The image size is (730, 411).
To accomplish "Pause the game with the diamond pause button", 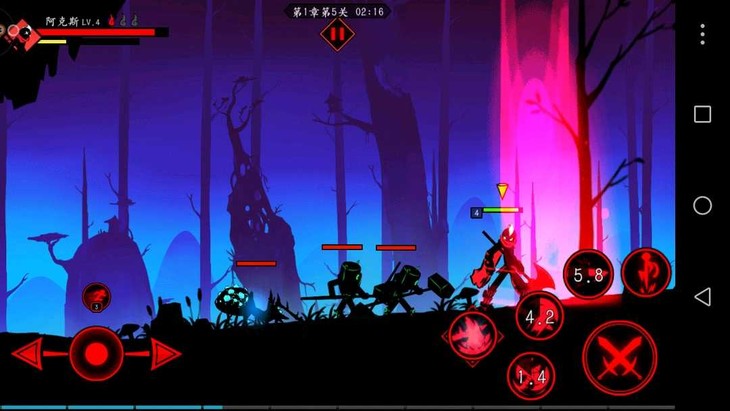I will pos(337,34).
